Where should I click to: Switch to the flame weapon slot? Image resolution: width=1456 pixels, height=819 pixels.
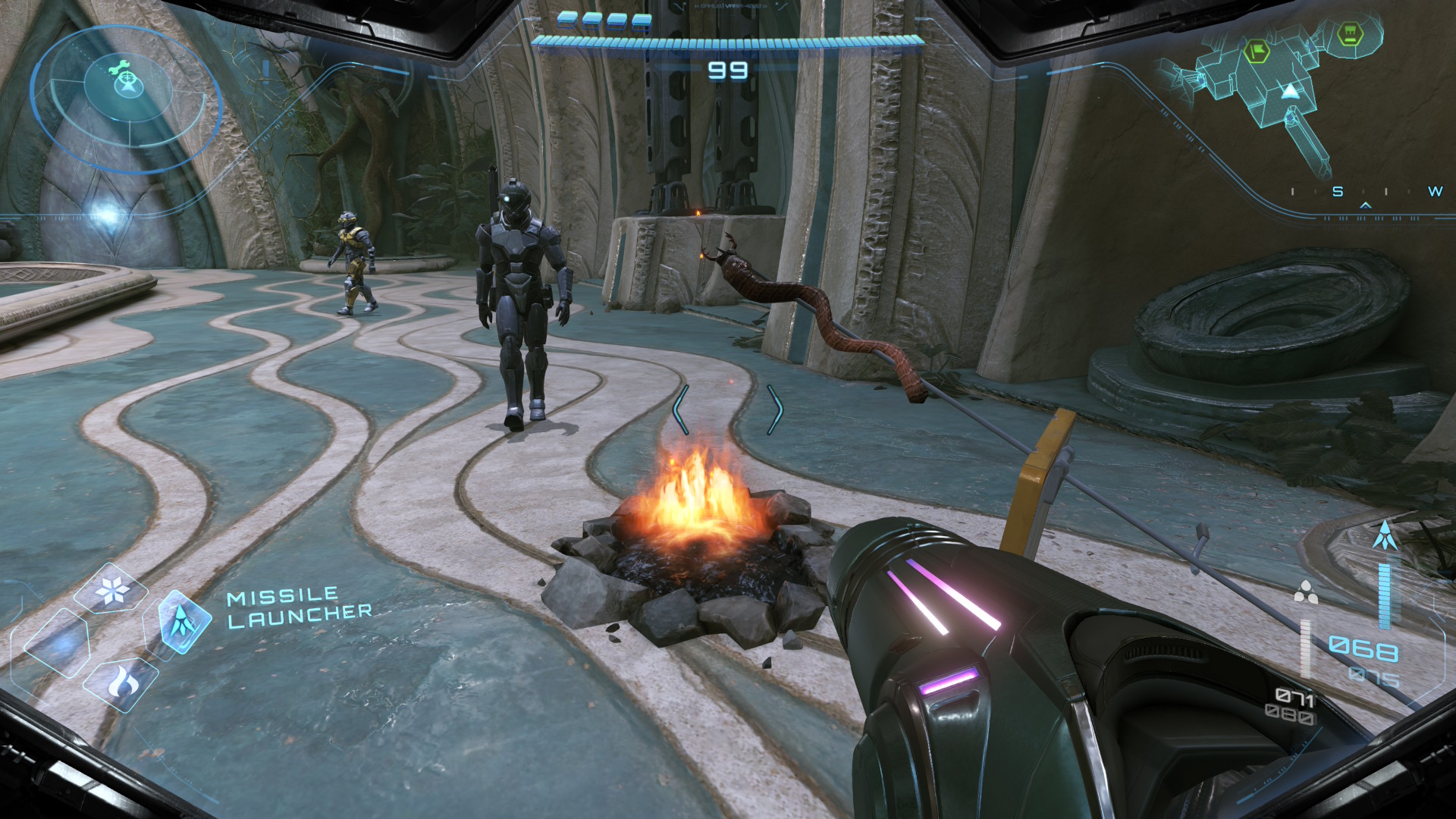click(x=121, y=682)
